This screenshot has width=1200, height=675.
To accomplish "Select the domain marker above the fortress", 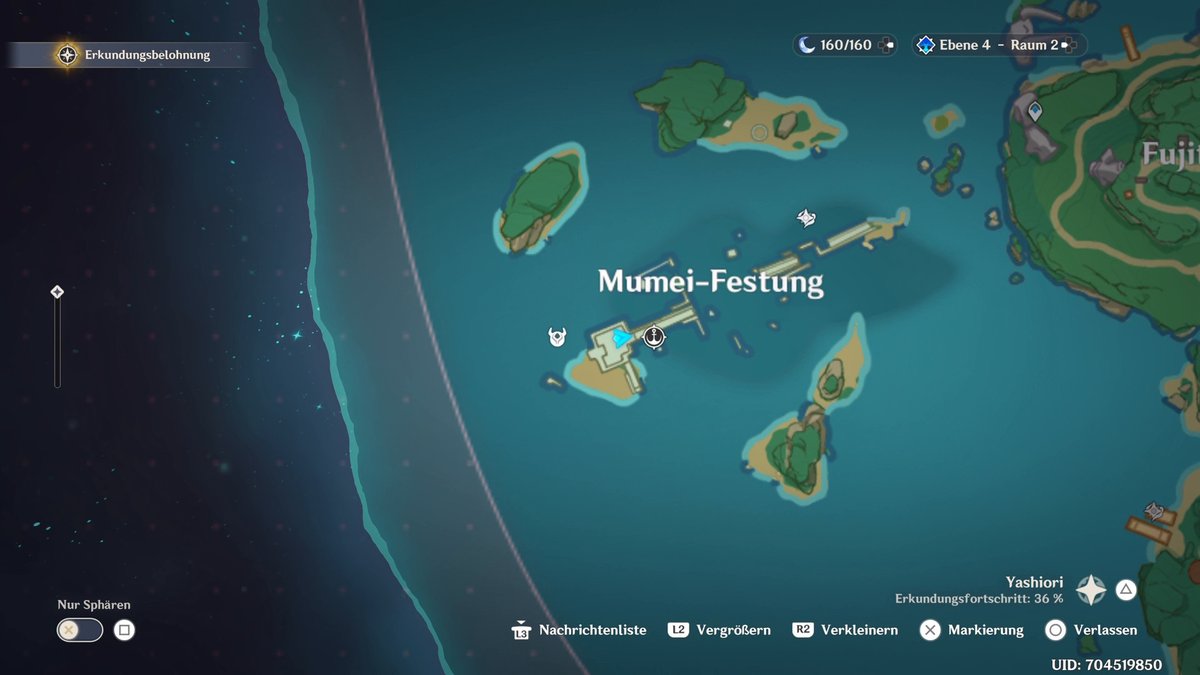I will coord(806,218).
